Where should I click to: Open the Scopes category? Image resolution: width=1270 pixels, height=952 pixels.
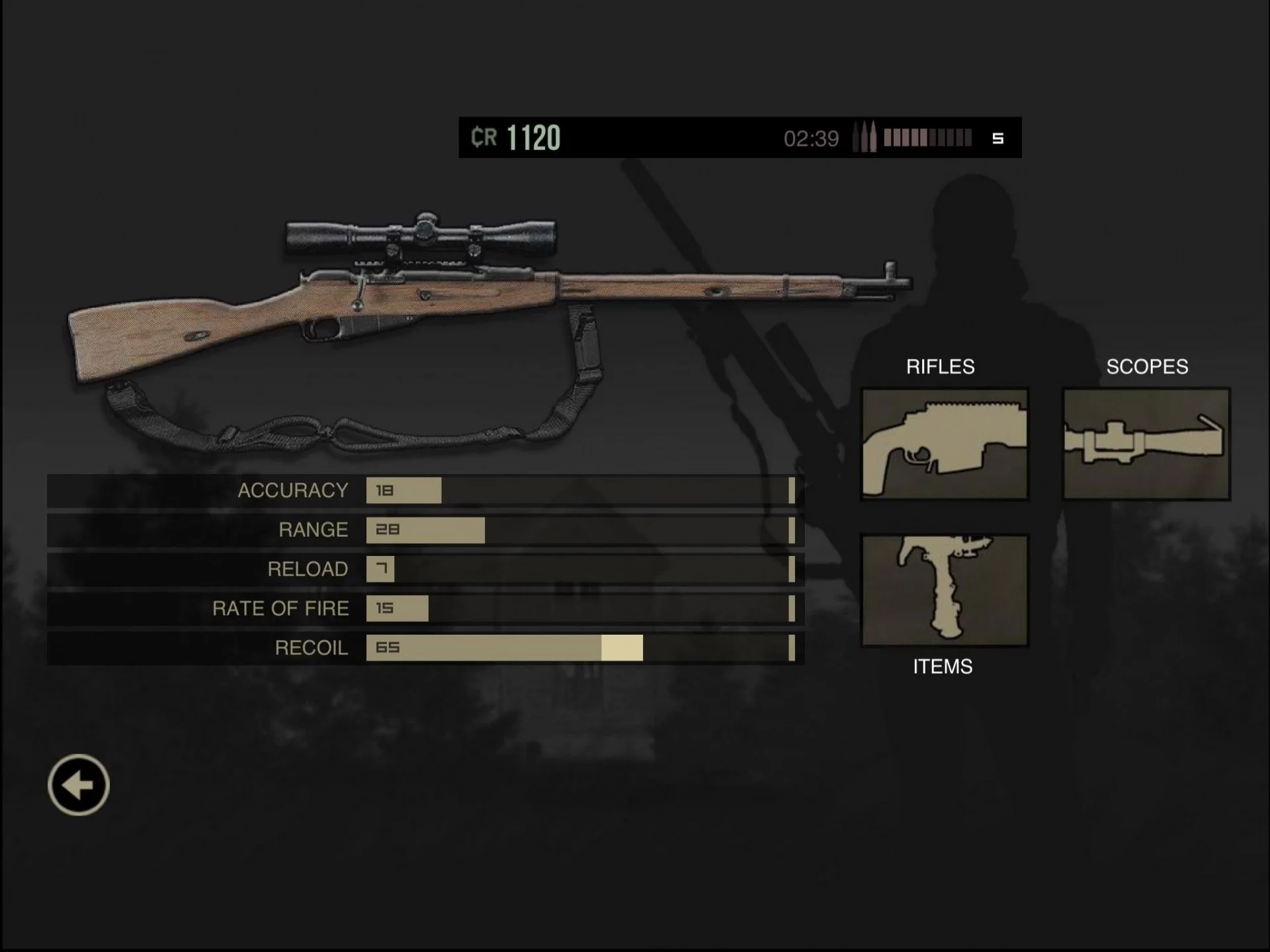click(x=1146, y=444)
